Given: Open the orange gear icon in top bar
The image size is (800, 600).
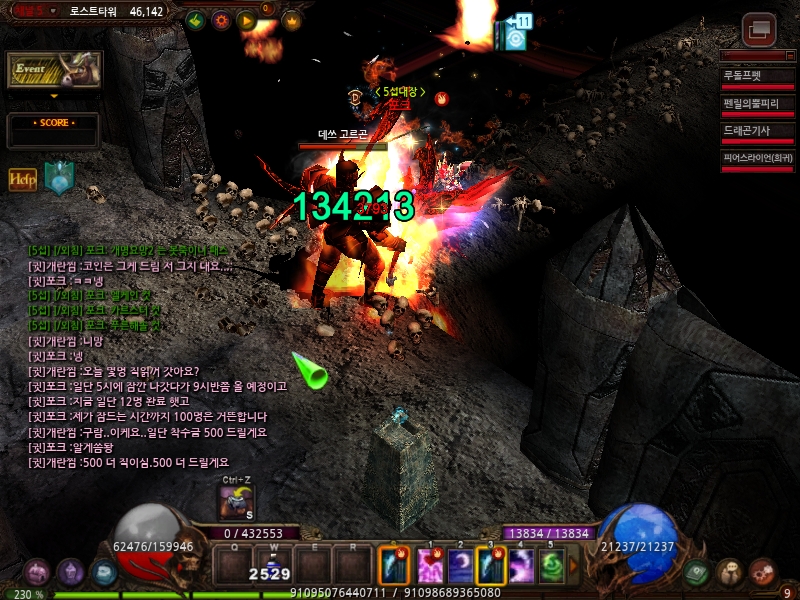Looking at the screenshot, I should [221, 20].
